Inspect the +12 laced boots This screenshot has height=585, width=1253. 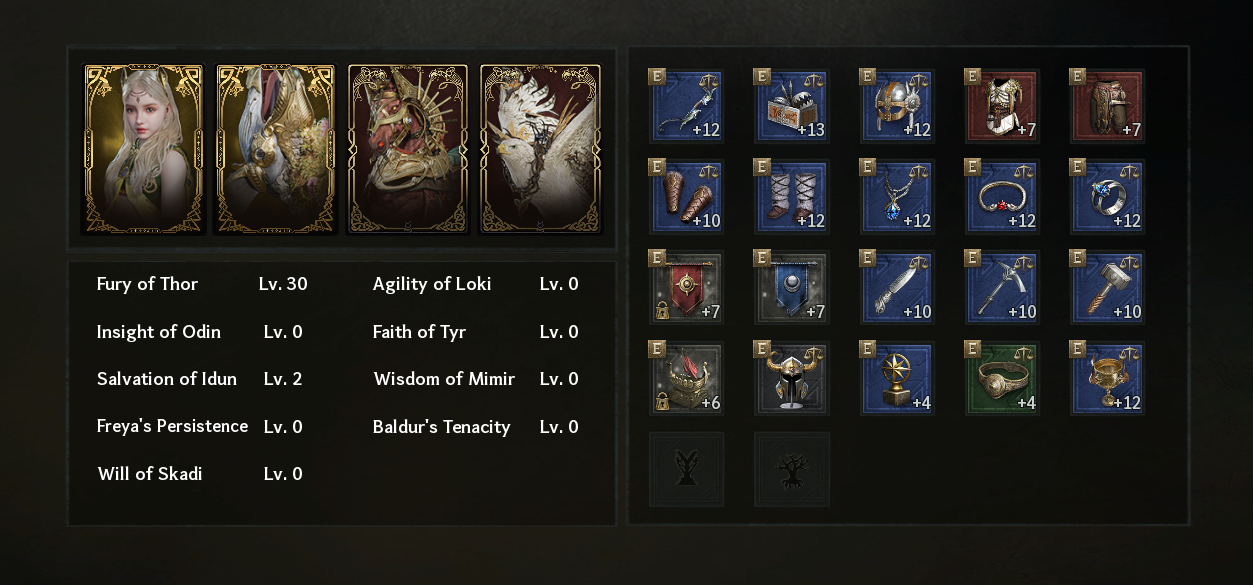pos(792,197)
